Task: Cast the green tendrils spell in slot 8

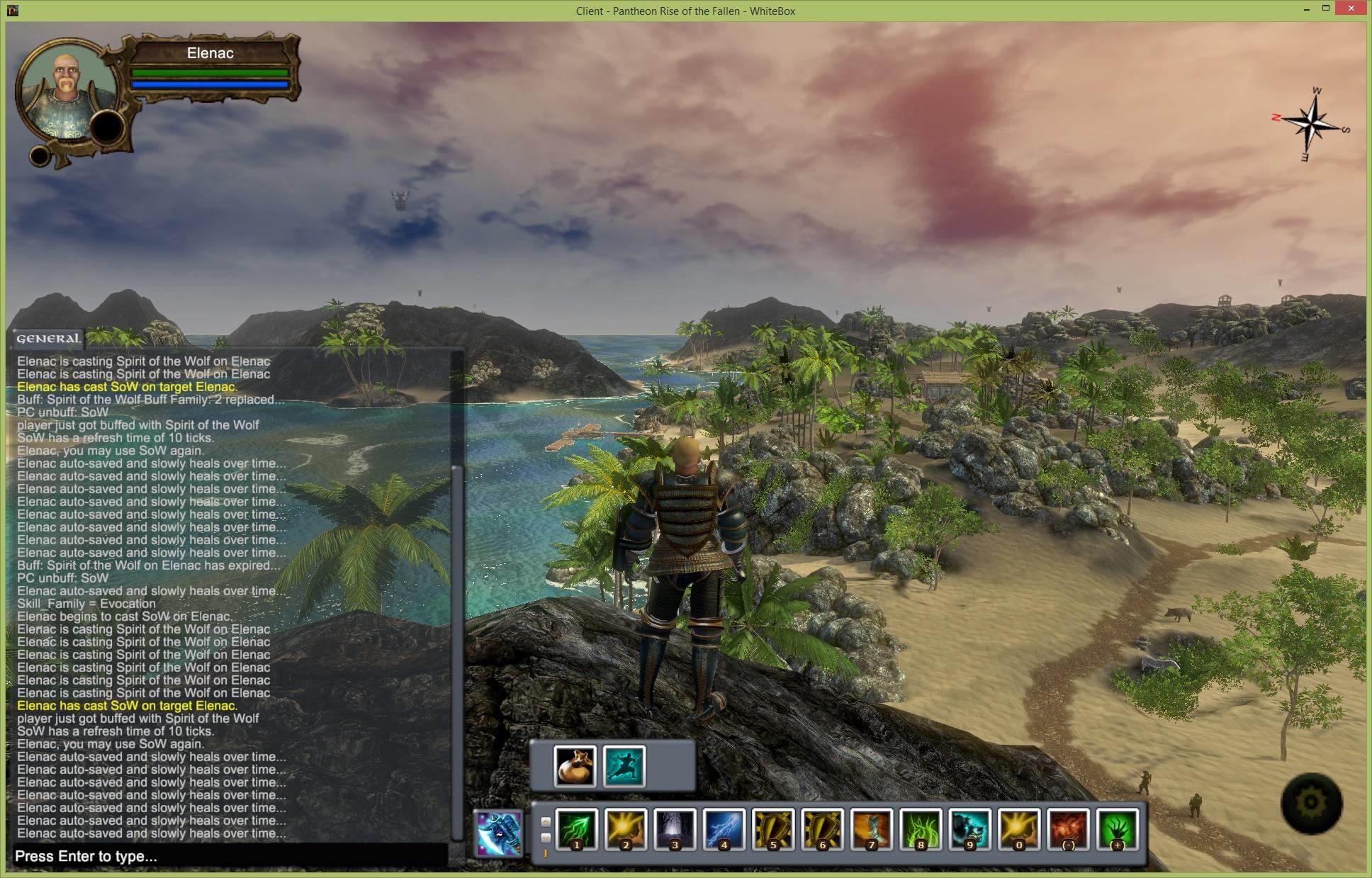Action: click(x=921, y=829)
